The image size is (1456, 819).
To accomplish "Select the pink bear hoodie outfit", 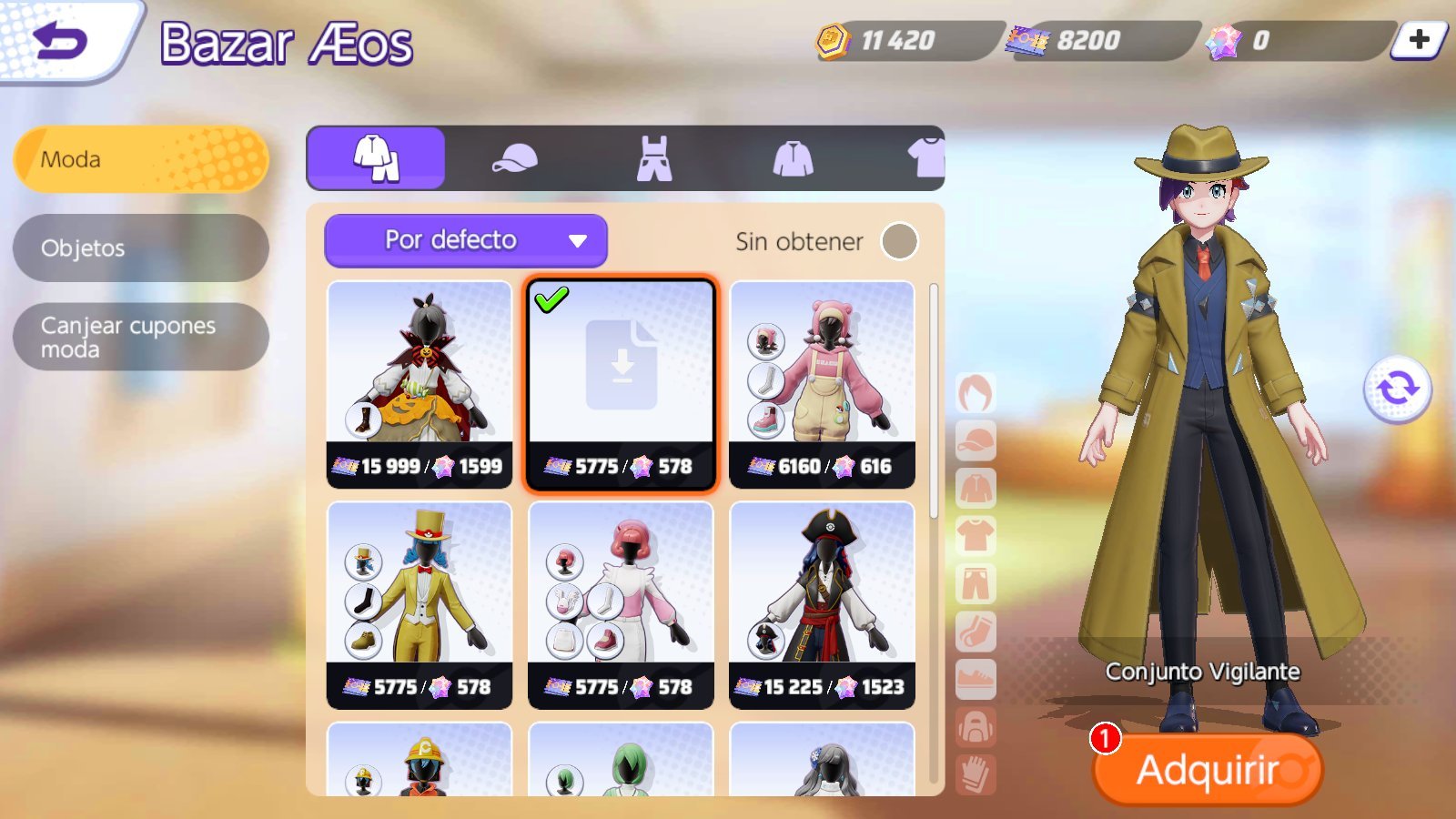I will pyautogui.click(x=822, y=384).
